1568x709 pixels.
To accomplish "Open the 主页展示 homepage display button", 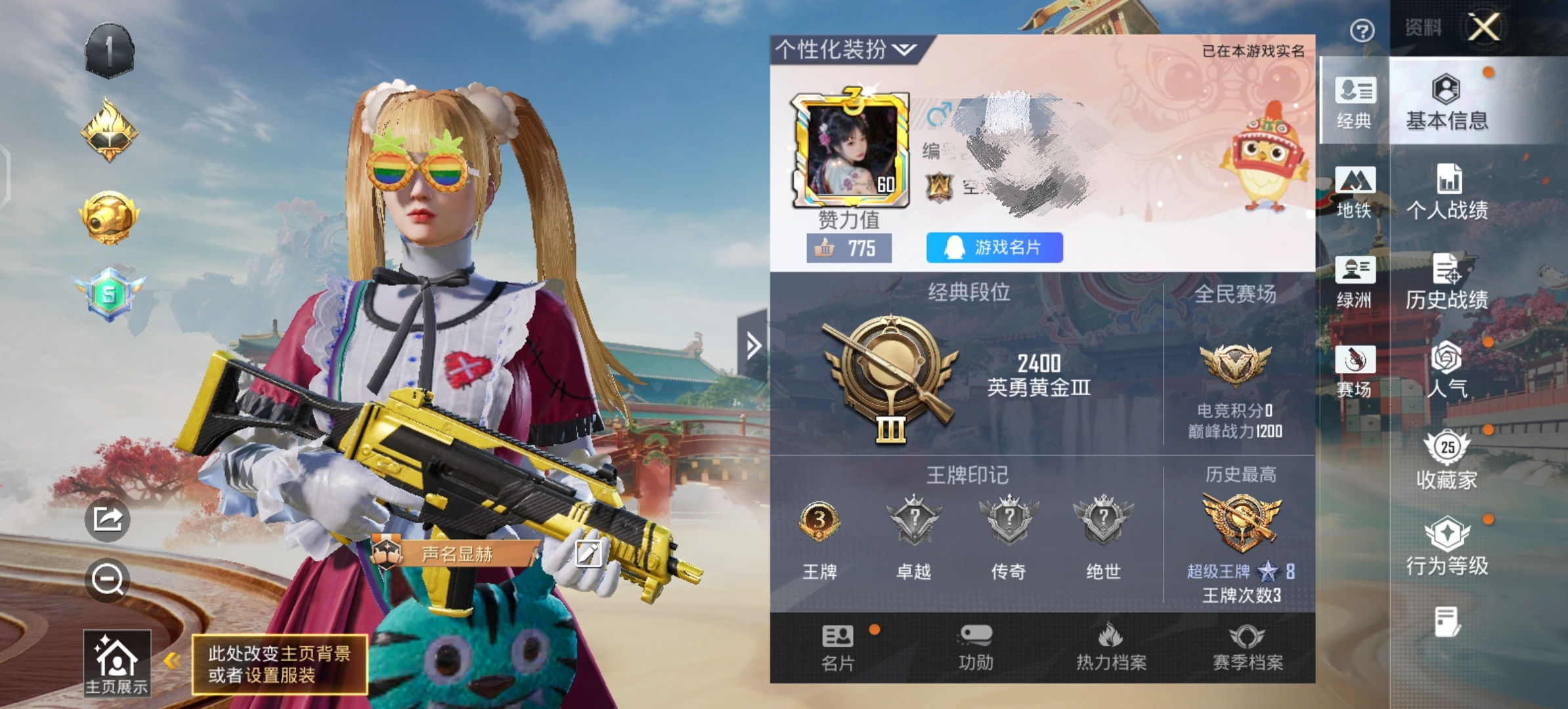I will 117,662.
